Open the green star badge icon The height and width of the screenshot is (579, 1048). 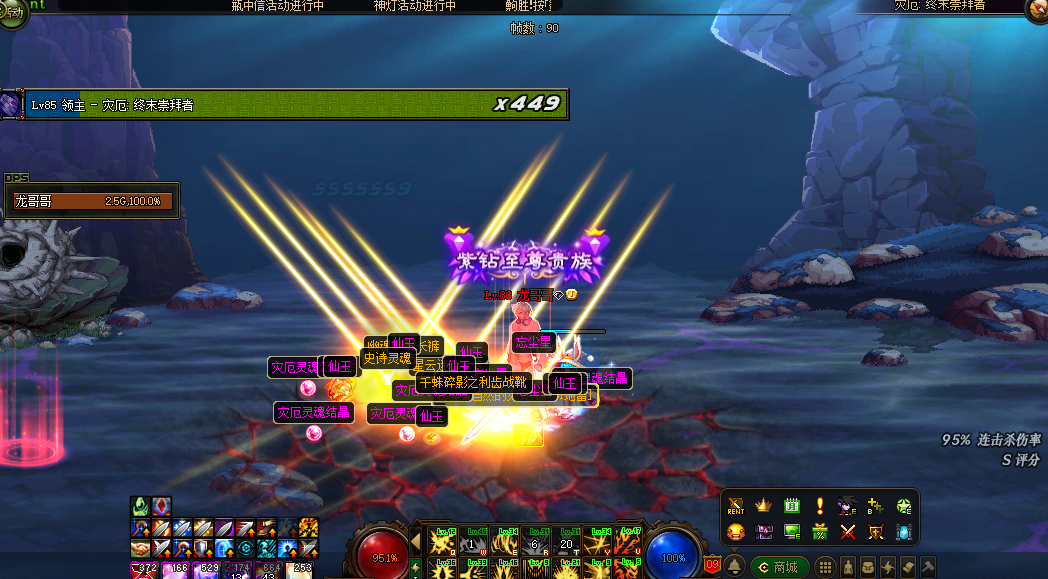pyautogui.click(x=904, y=506)
